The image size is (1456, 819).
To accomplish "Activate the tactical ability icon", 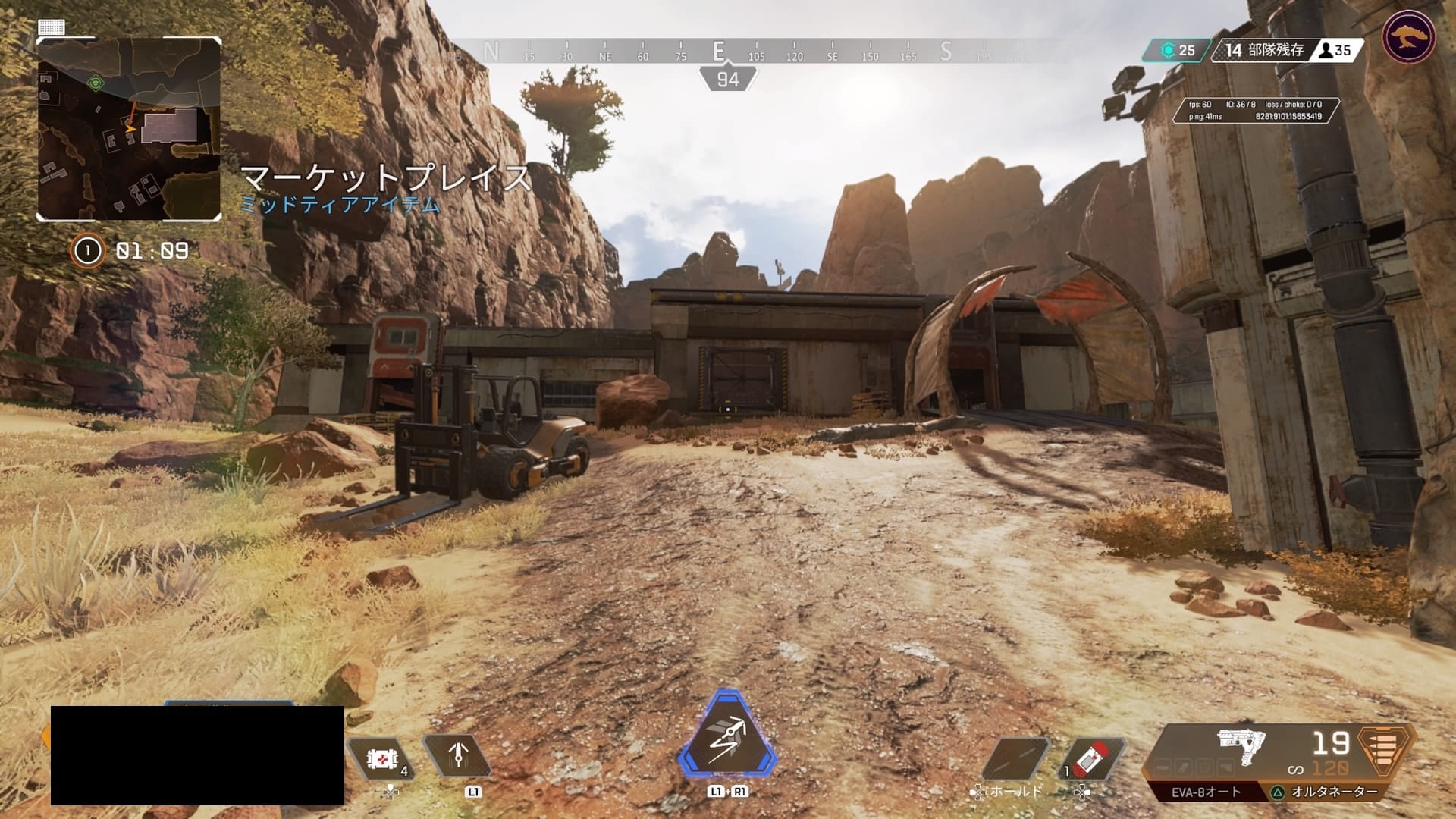I will [x=458, y=756].
